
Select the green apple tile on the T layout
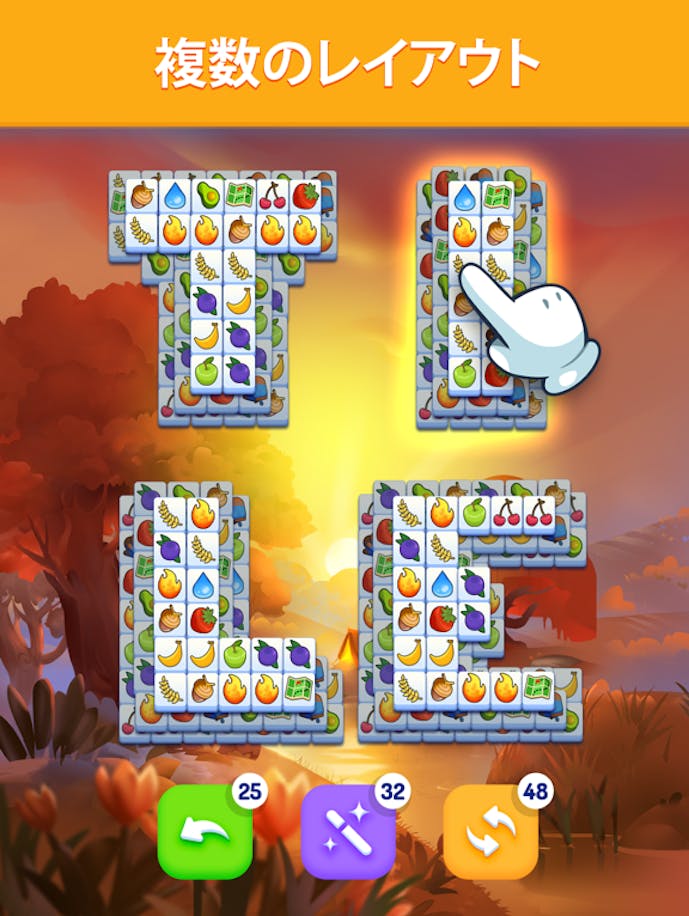point(206,370)
